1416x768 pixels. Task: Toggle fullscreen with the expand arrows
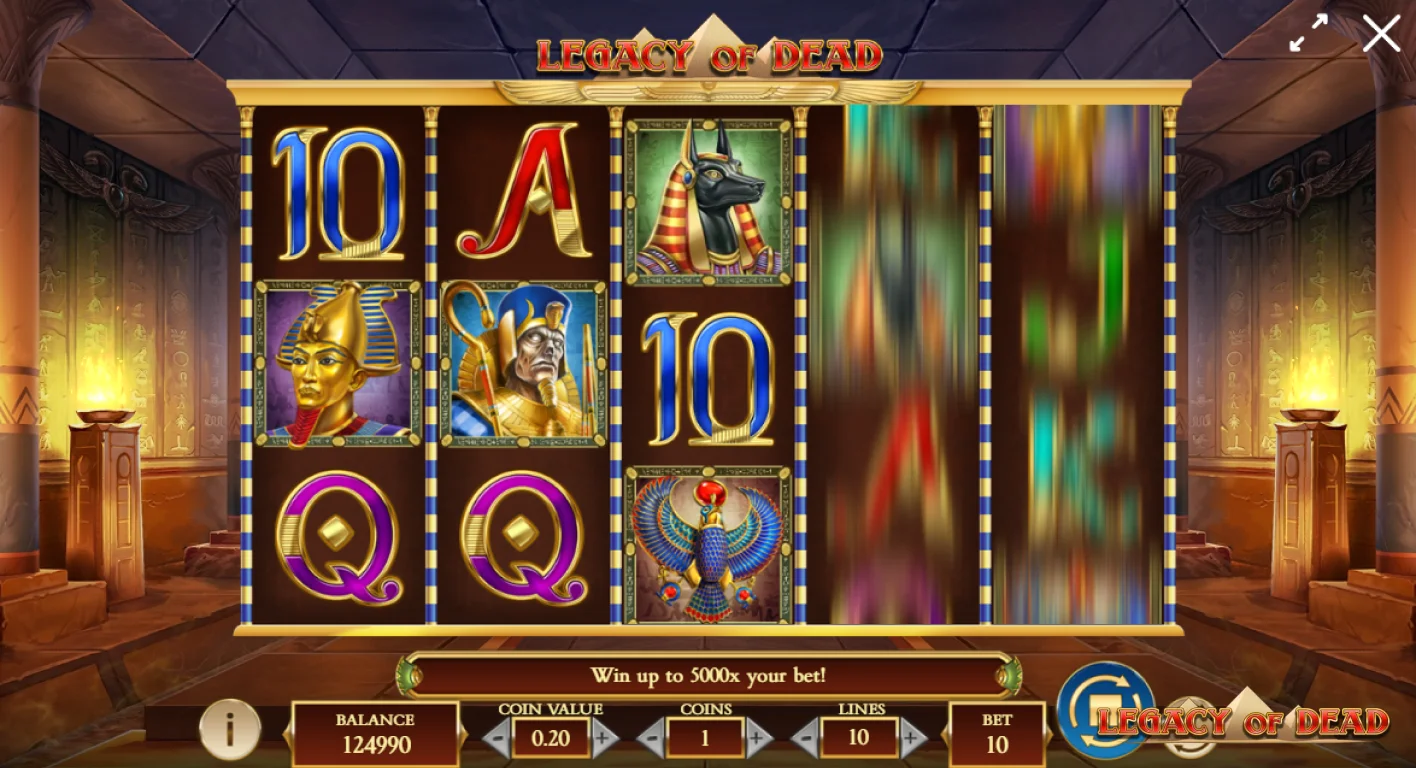(1308, 33)
